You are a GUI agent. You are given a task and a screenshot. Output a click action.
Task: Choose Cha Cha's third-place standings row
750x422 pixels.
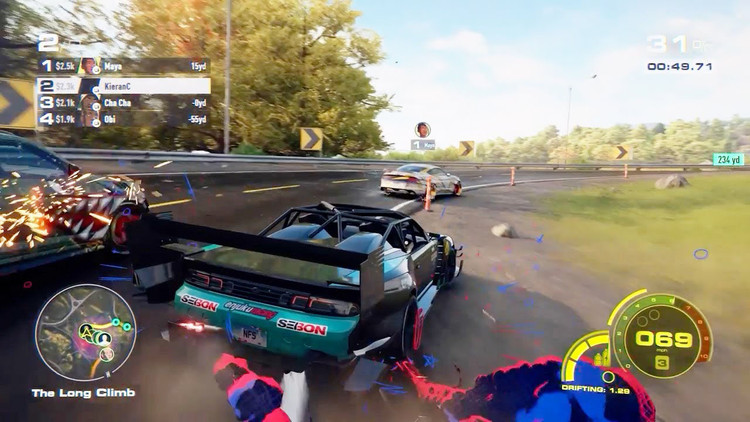[123, 102]
